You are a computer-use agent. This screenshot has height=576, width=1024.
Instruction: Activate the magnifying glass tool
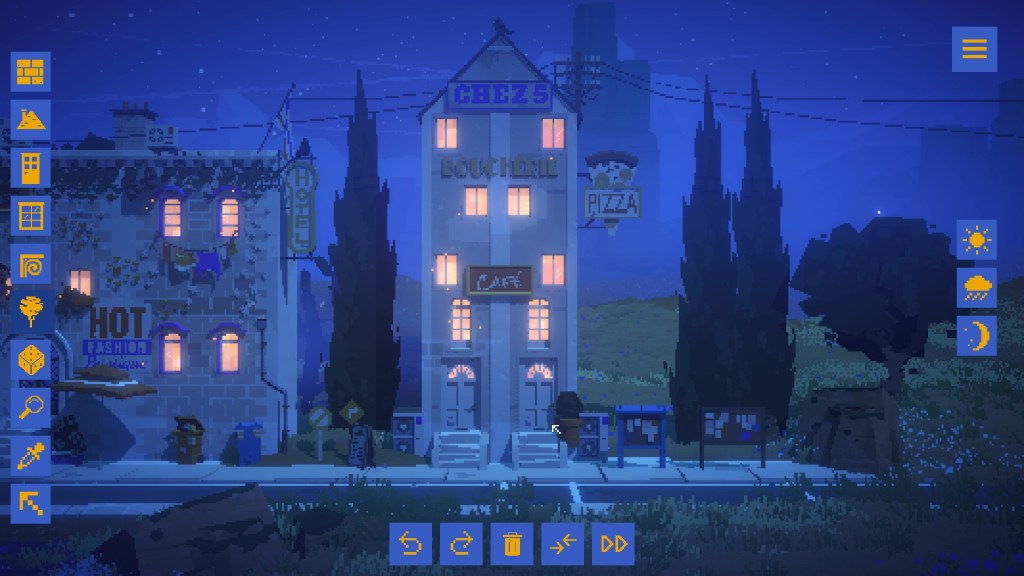32,409
